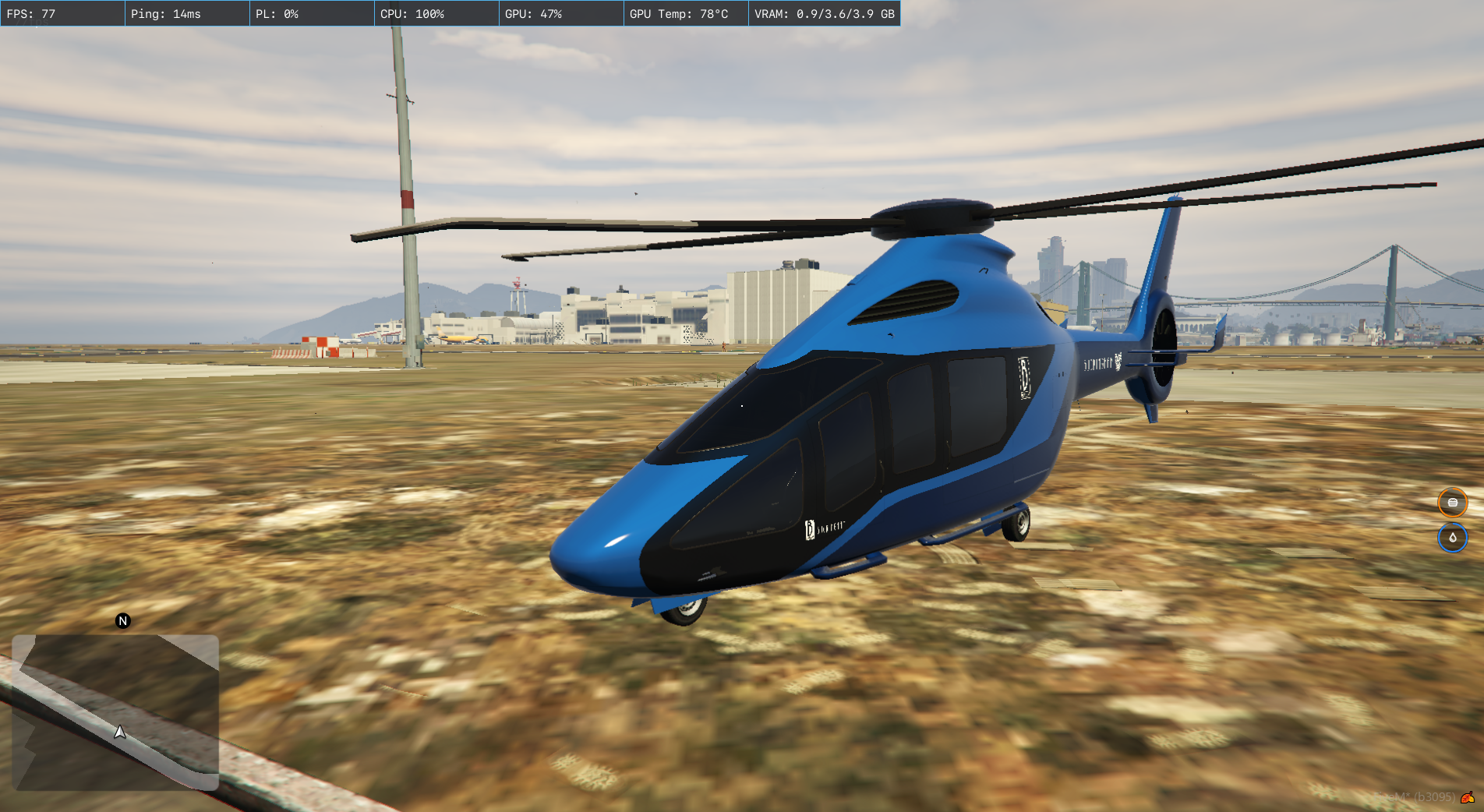This screenshot has width=1484, height=812.
Task: Click the player arrow on the minimap
Action: tap(120, 732)
